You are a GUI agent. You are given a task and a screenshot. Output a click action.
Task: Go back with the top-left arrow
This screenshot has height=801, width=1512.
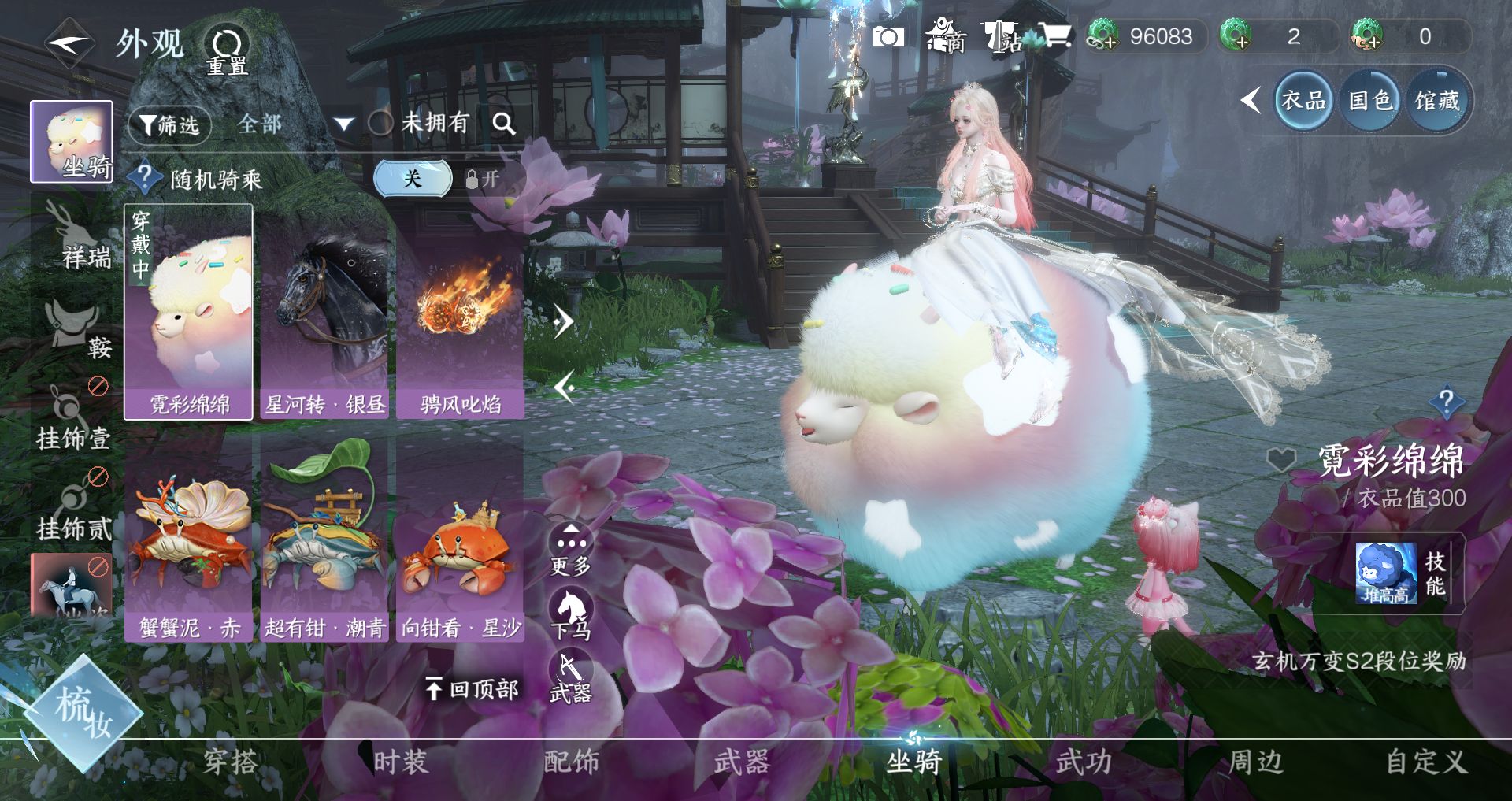69,43
